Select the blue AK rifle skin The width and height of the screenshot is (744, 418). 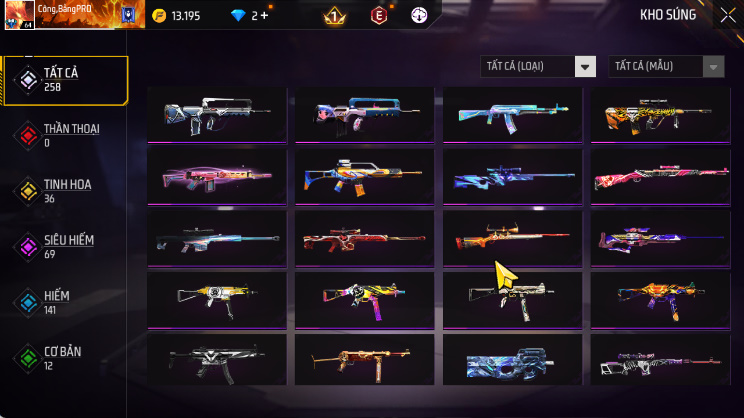pos(512,114)
